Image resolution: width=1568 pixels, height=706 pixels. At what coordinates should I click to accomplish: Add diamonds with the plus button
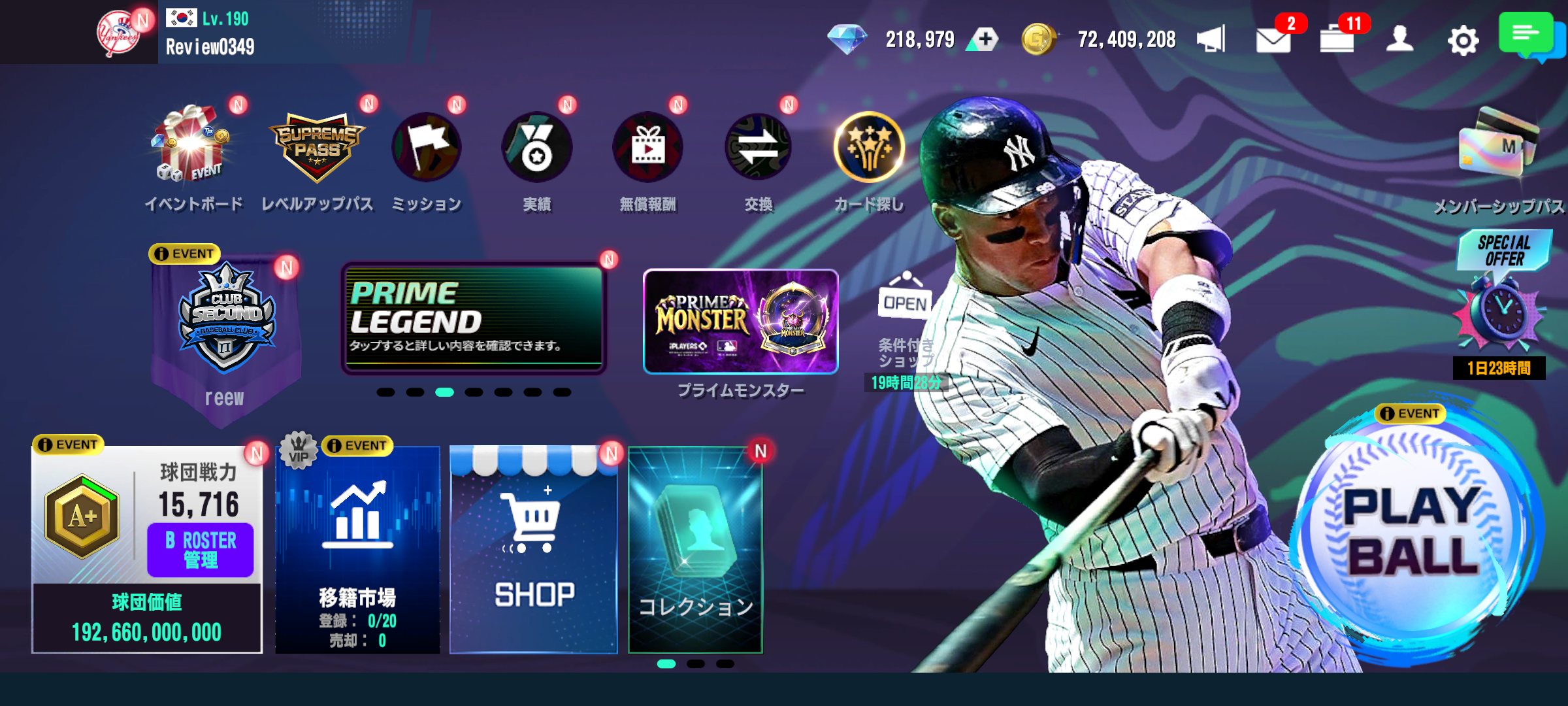tap(985, 40)
